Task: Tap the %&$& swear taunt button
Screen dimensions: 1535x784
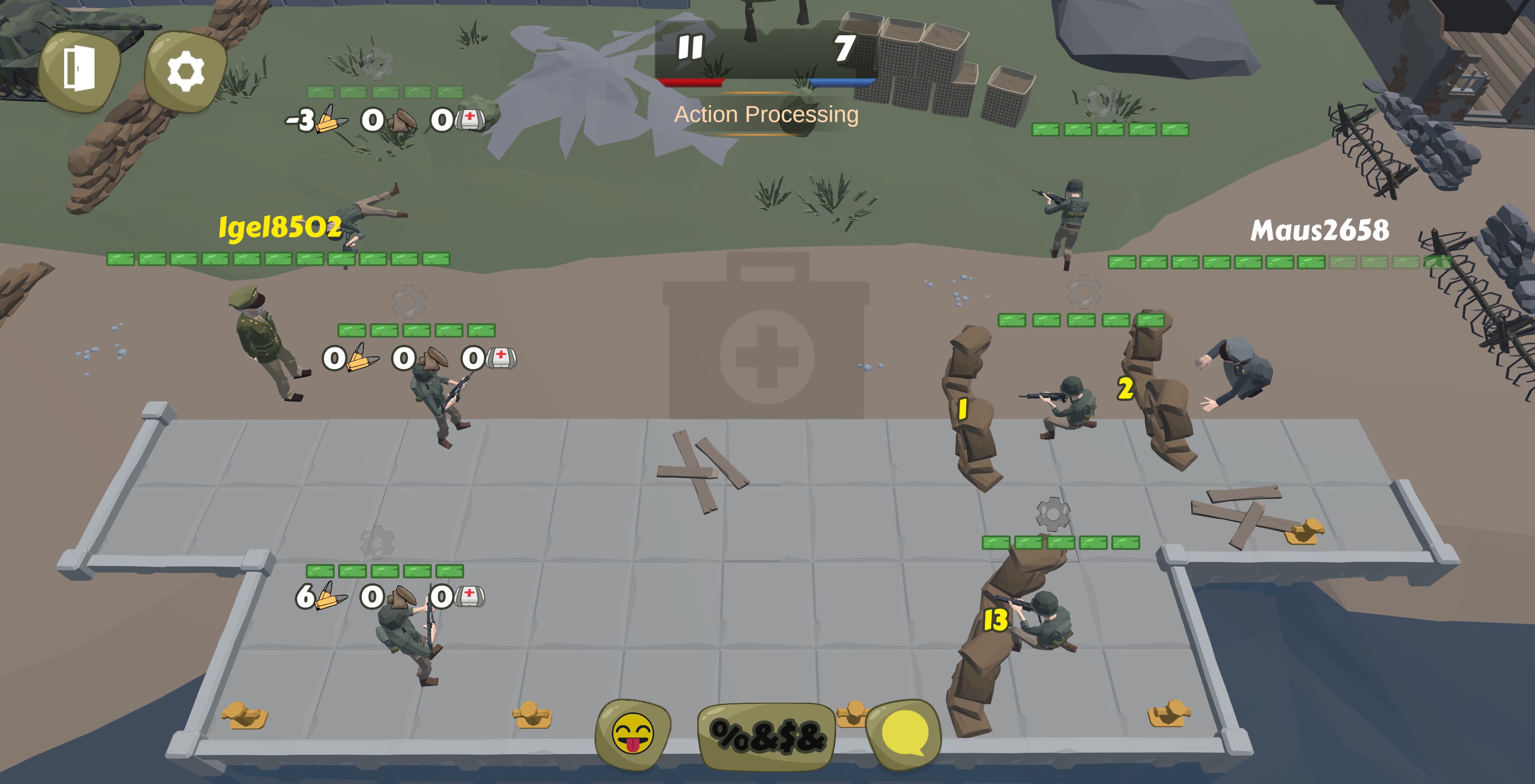Action: coord(767,736)
